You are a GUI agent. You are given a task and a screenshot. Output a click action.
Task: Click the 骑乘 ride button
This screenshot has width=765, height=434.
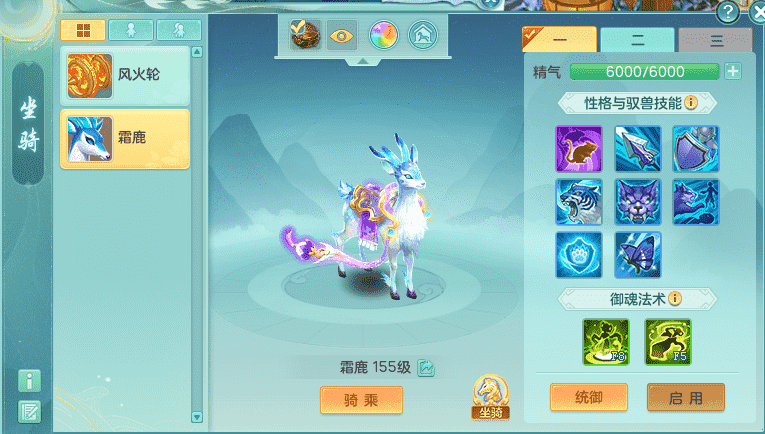pyautogui.click(x=361, y=400)
